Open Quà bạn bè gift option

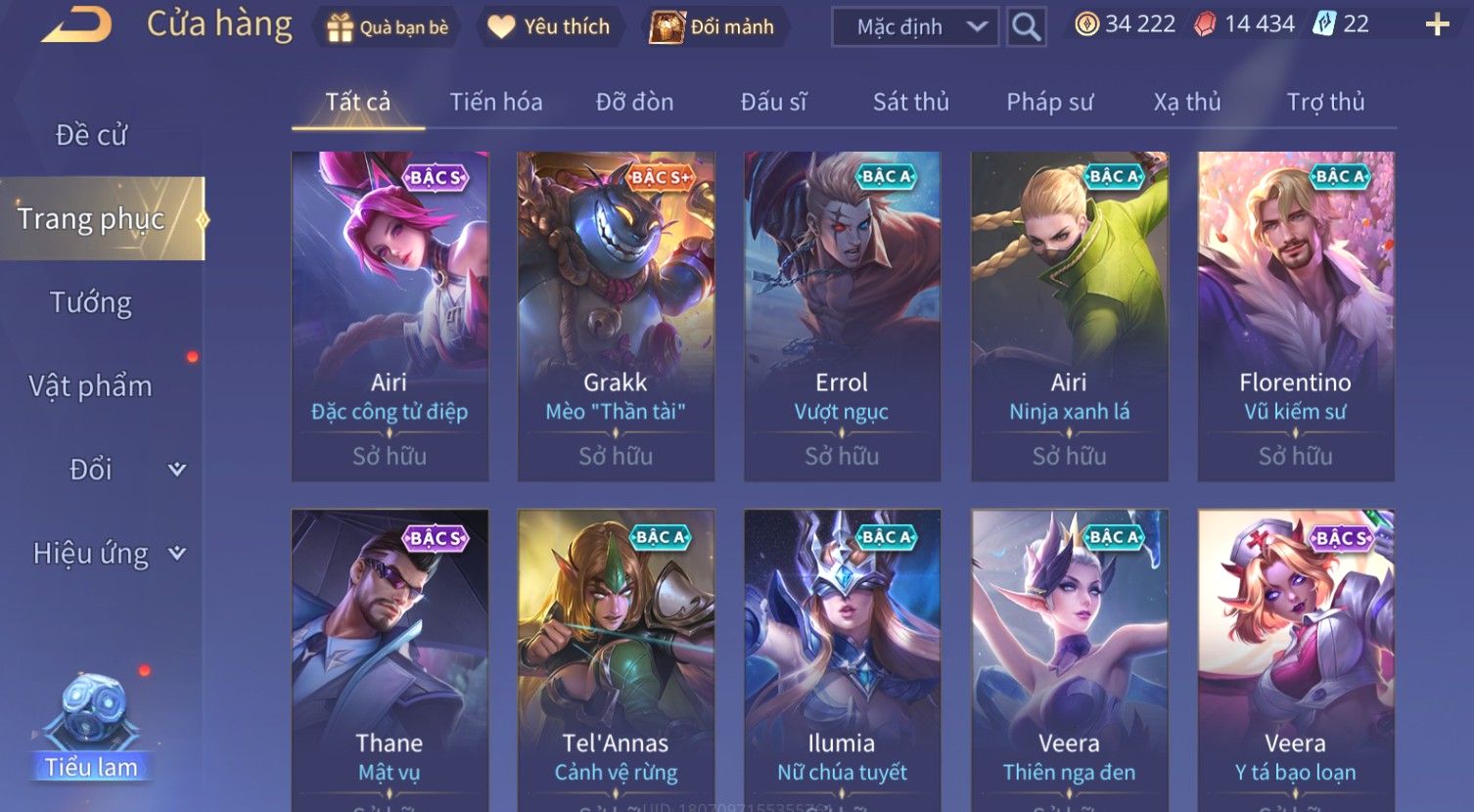pyautogui.click(x=390, y=27)
